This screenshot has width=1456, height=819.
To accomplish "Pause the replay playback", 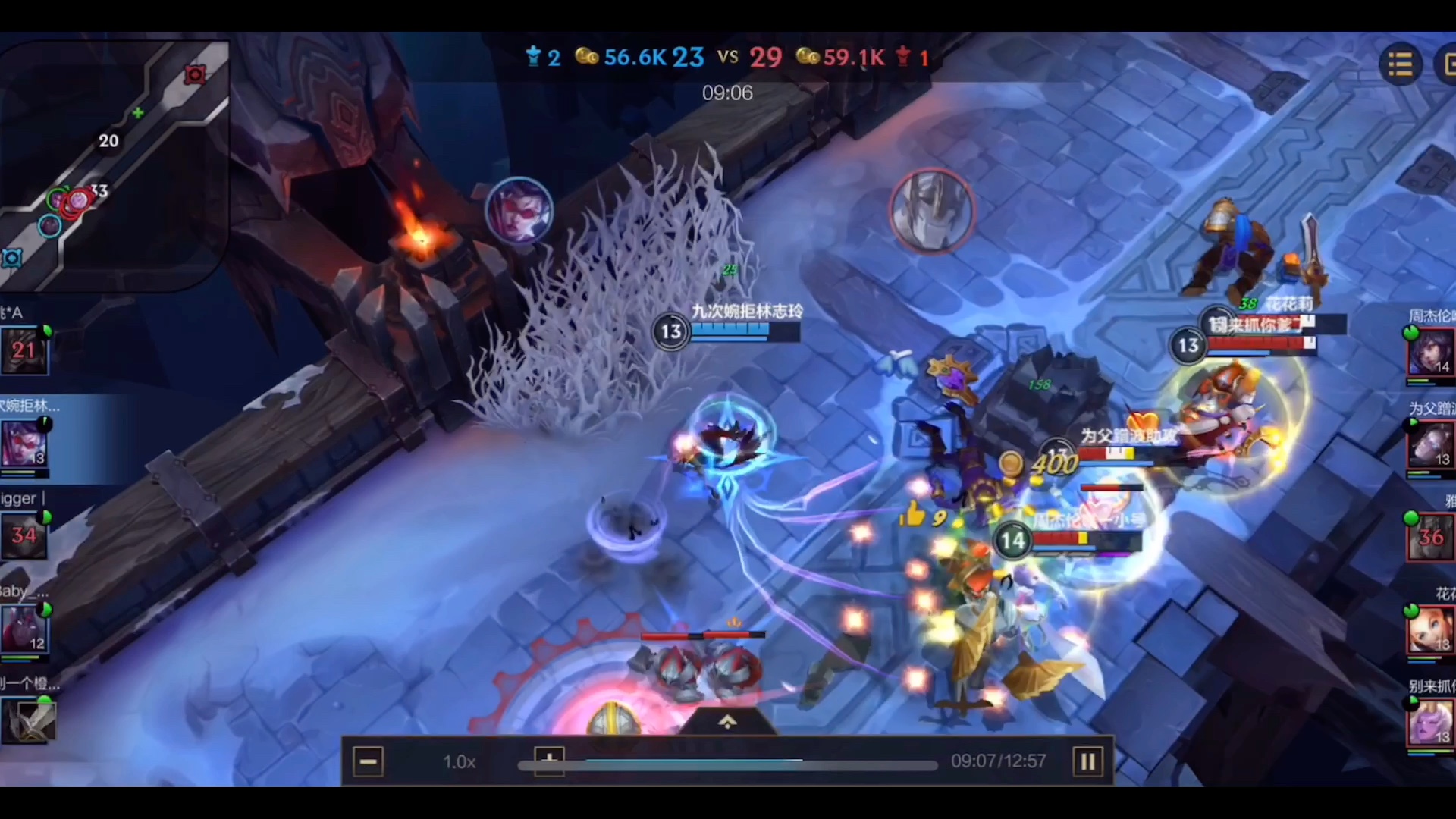I will (1087, 761).
